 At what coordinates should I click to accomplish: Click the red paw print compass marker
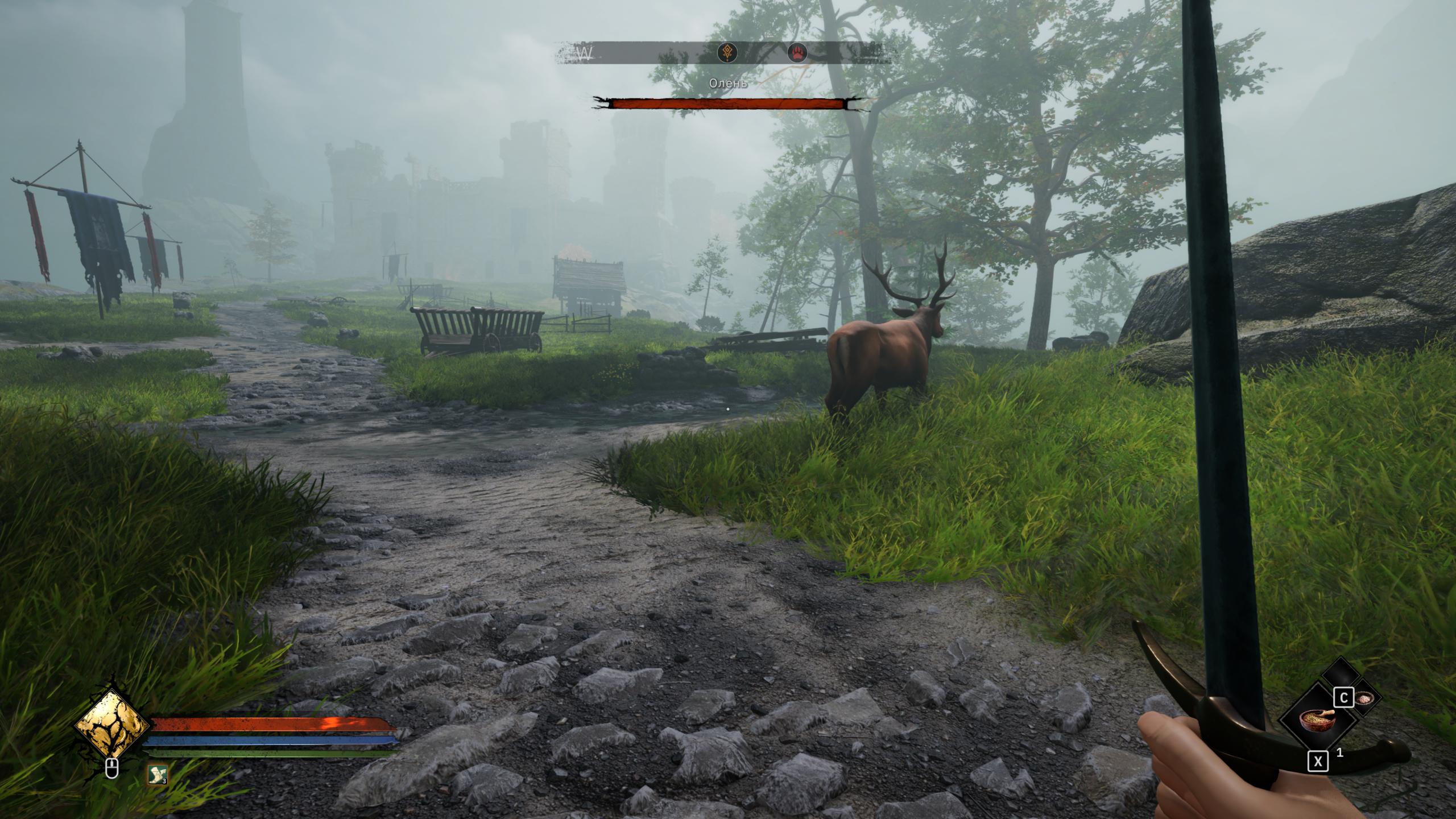[797, 53]
